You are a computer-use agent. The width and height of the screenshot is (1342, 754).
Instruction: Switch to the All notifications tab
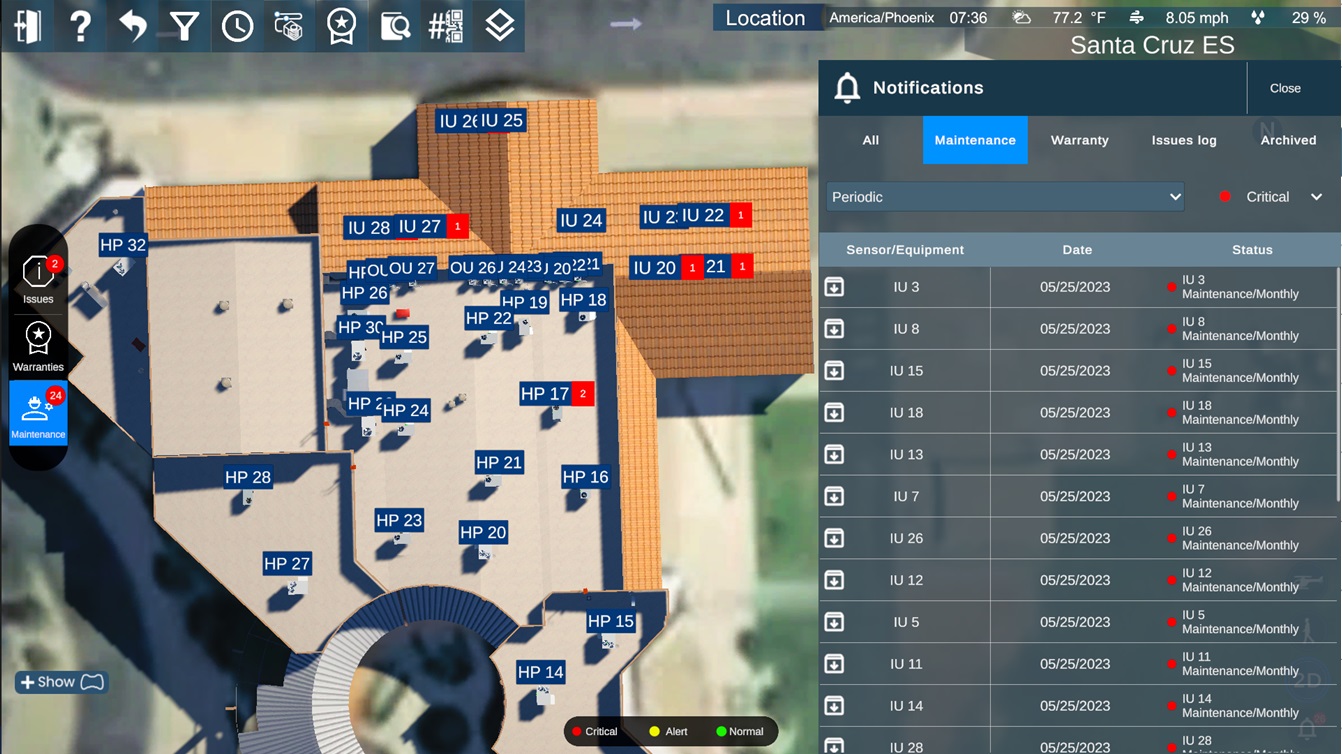tap(871, 140)
